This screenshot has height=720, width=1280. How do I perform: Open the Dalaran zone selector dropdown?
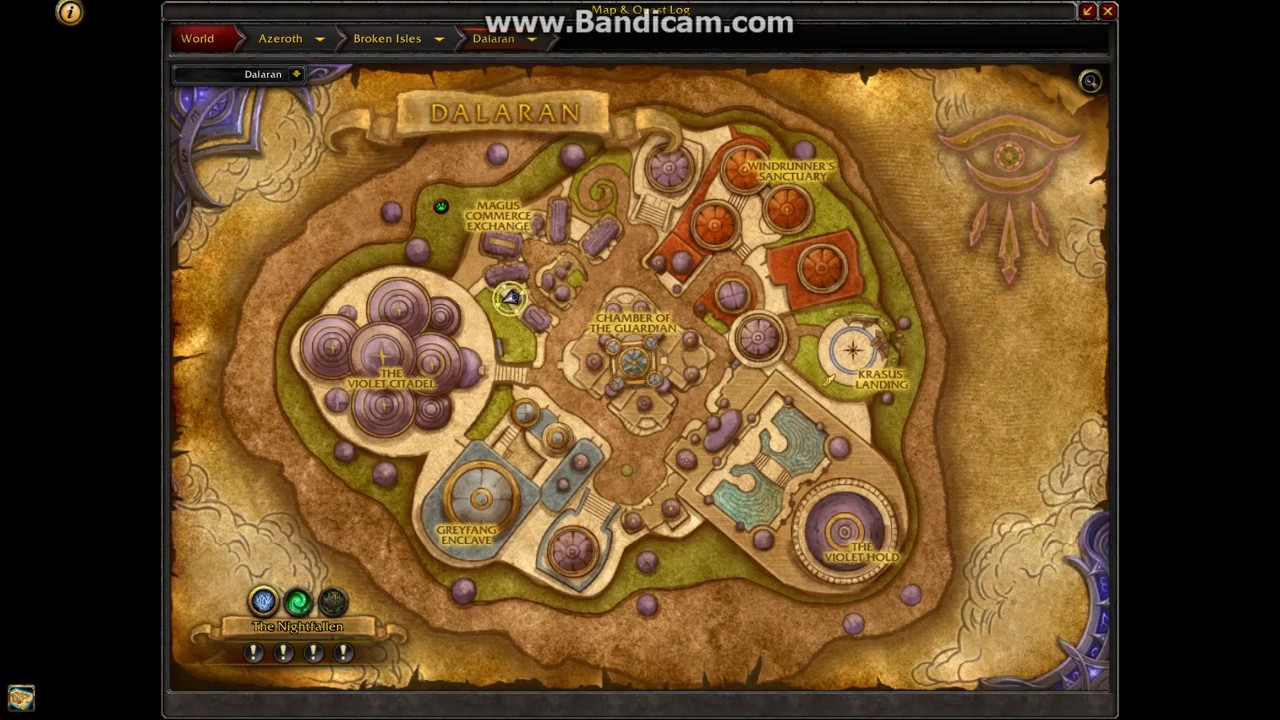296,73
